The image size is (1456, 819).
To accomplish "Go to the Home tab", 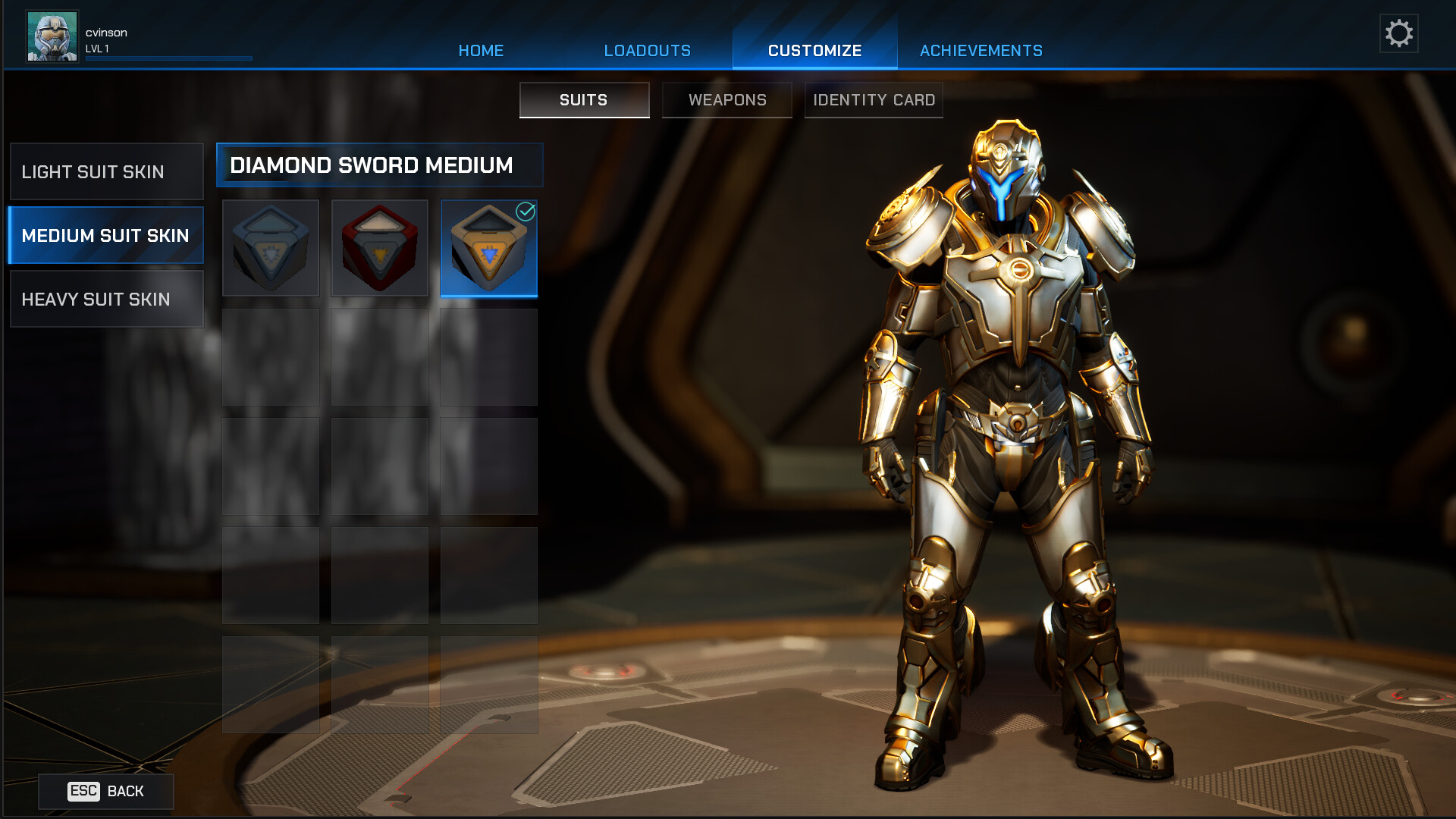I will (481, 51).
